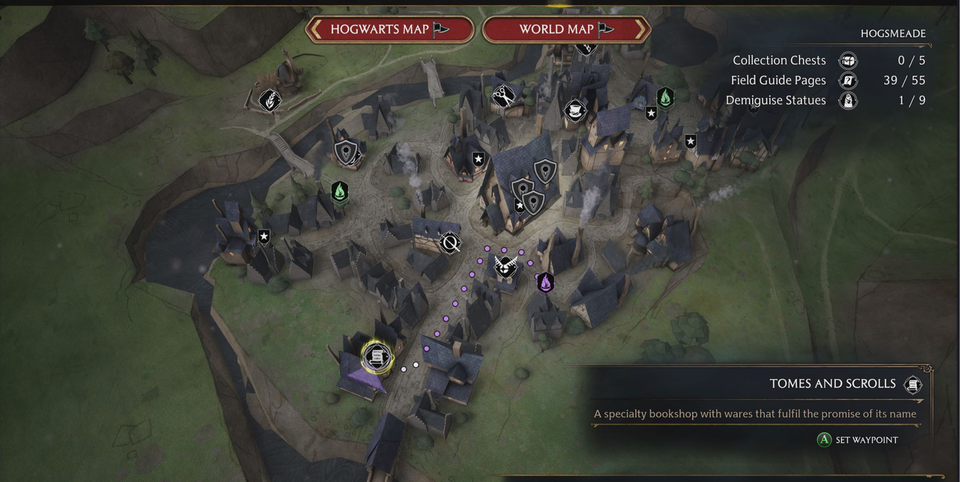Switch to the World Map
The image size is (960, 482).
click(x=566, y=29)
